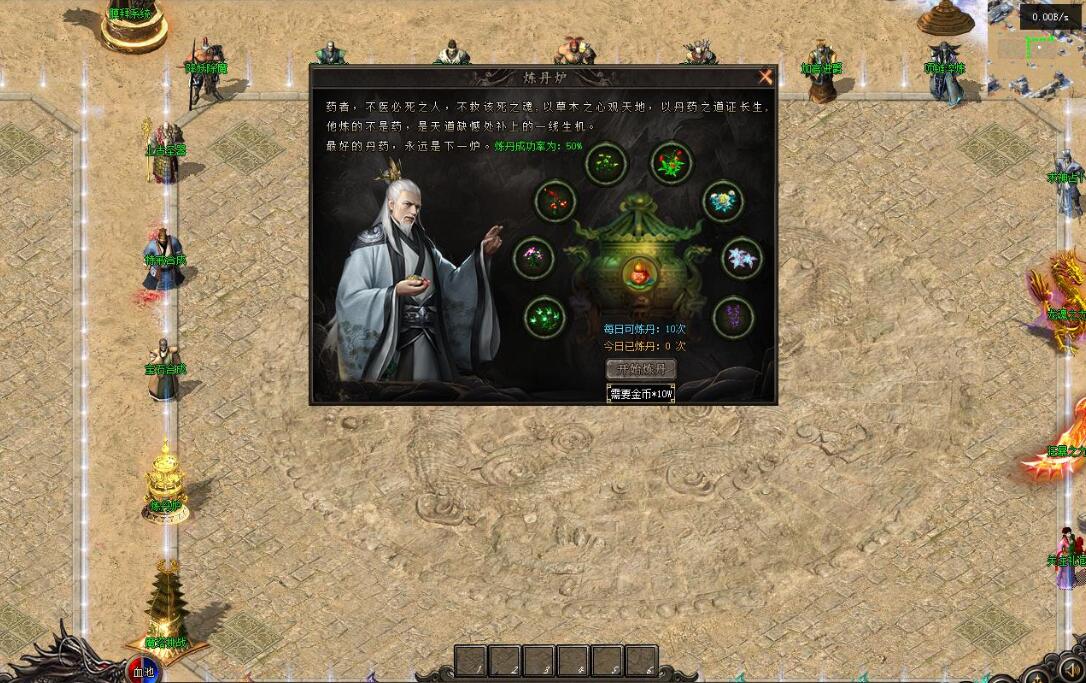
Task: Choose the bright green leafy herb ingredient
Action: [x=545, y=317]
